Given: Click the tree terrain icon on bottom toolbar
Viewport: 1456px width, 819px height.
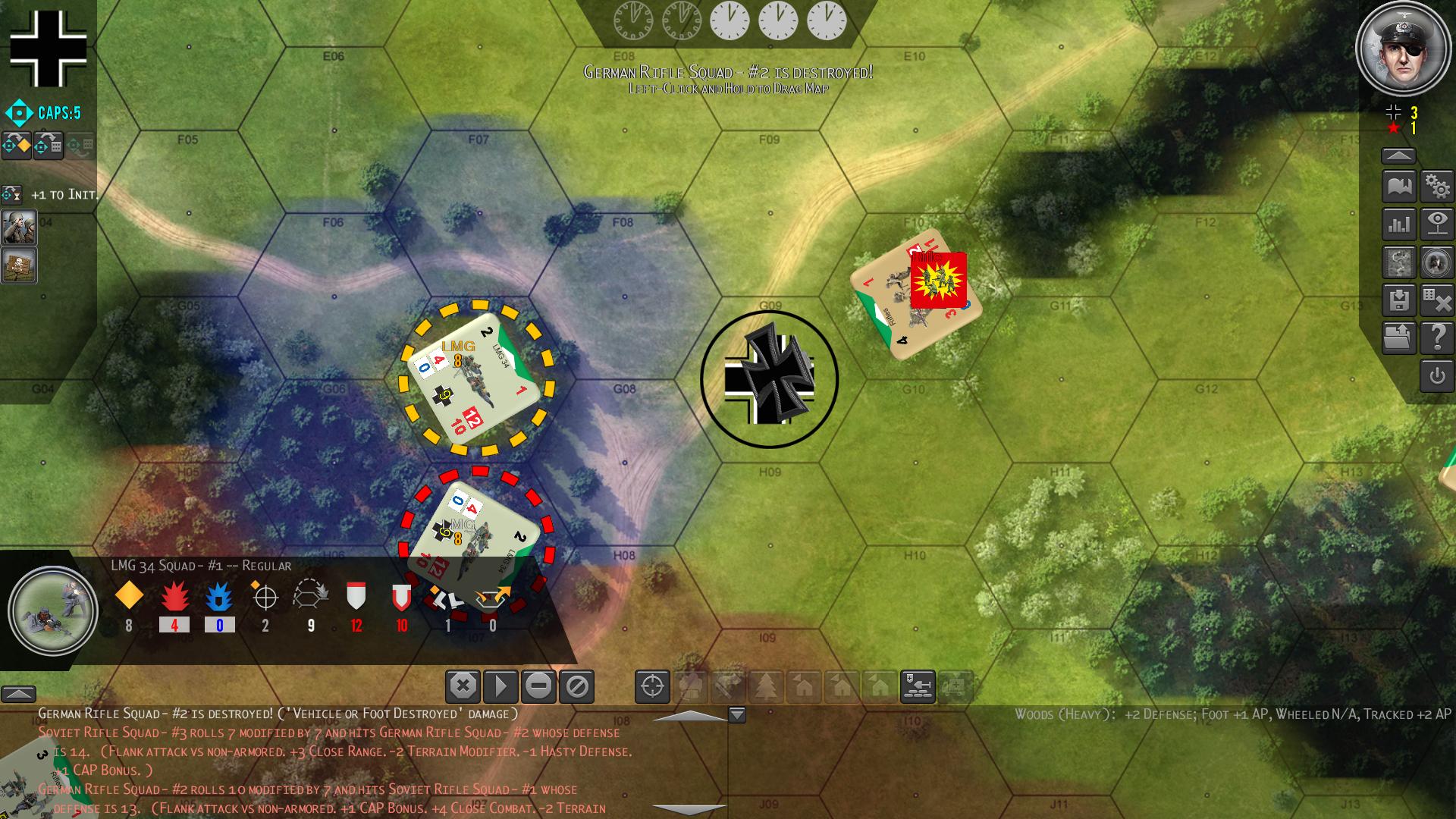Looking at the screenshot, I should pyautogui.click(x=766, y=685).
